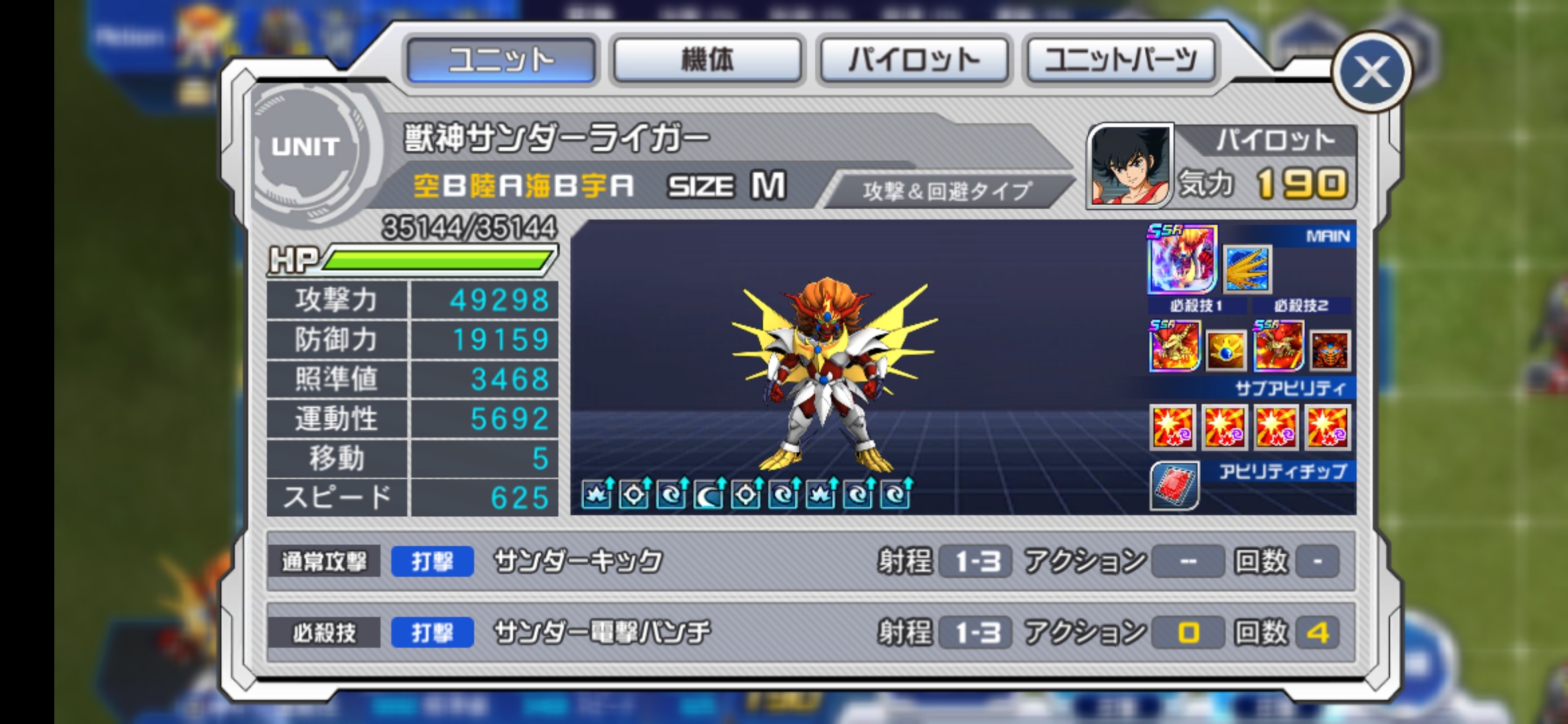Close the unit details window

tap(1372, 72)
